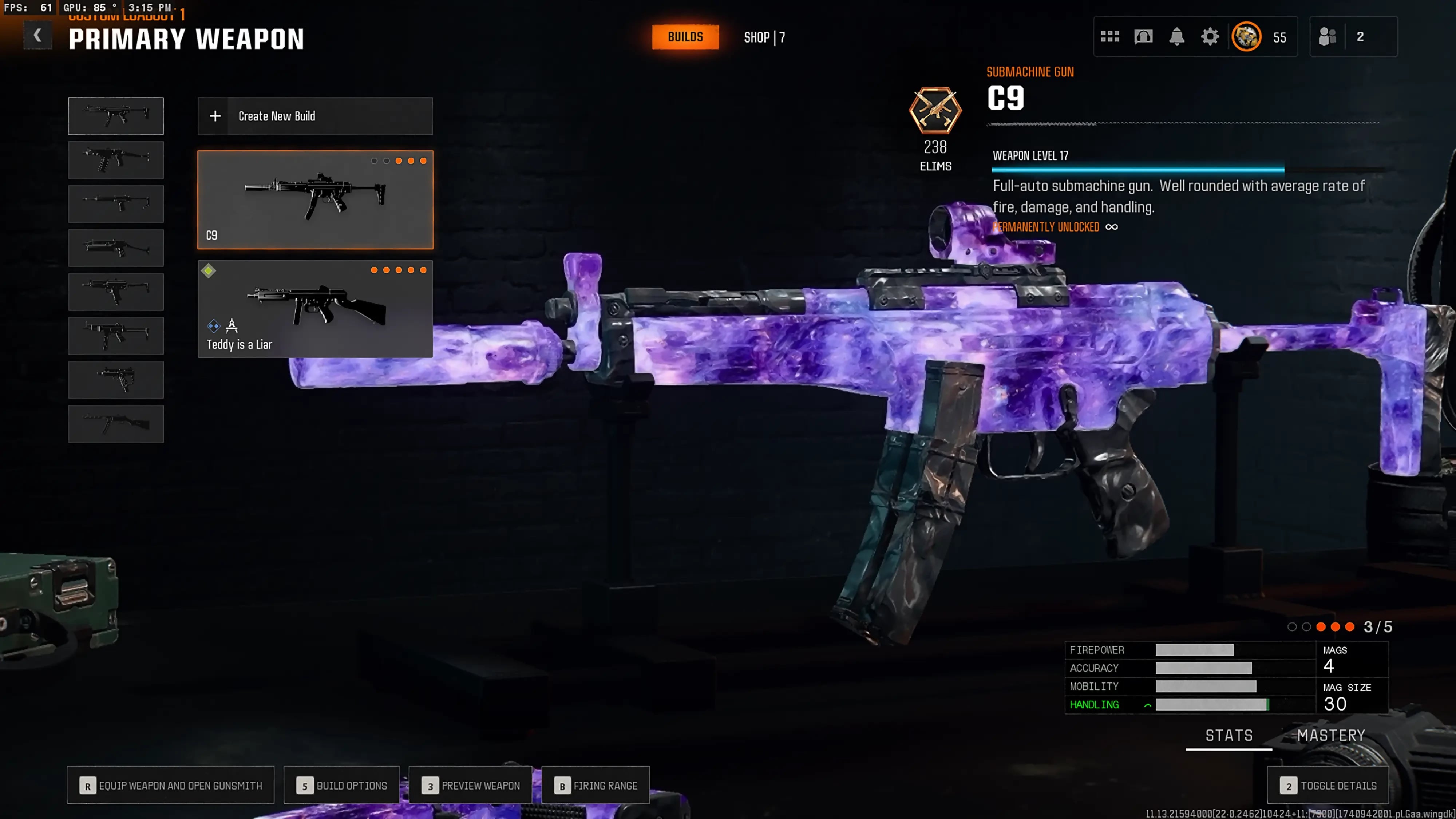The height and width of the screenshot is (819, 1456).
Task: Show the Stats tab
Action: (x=1229, y=735)
